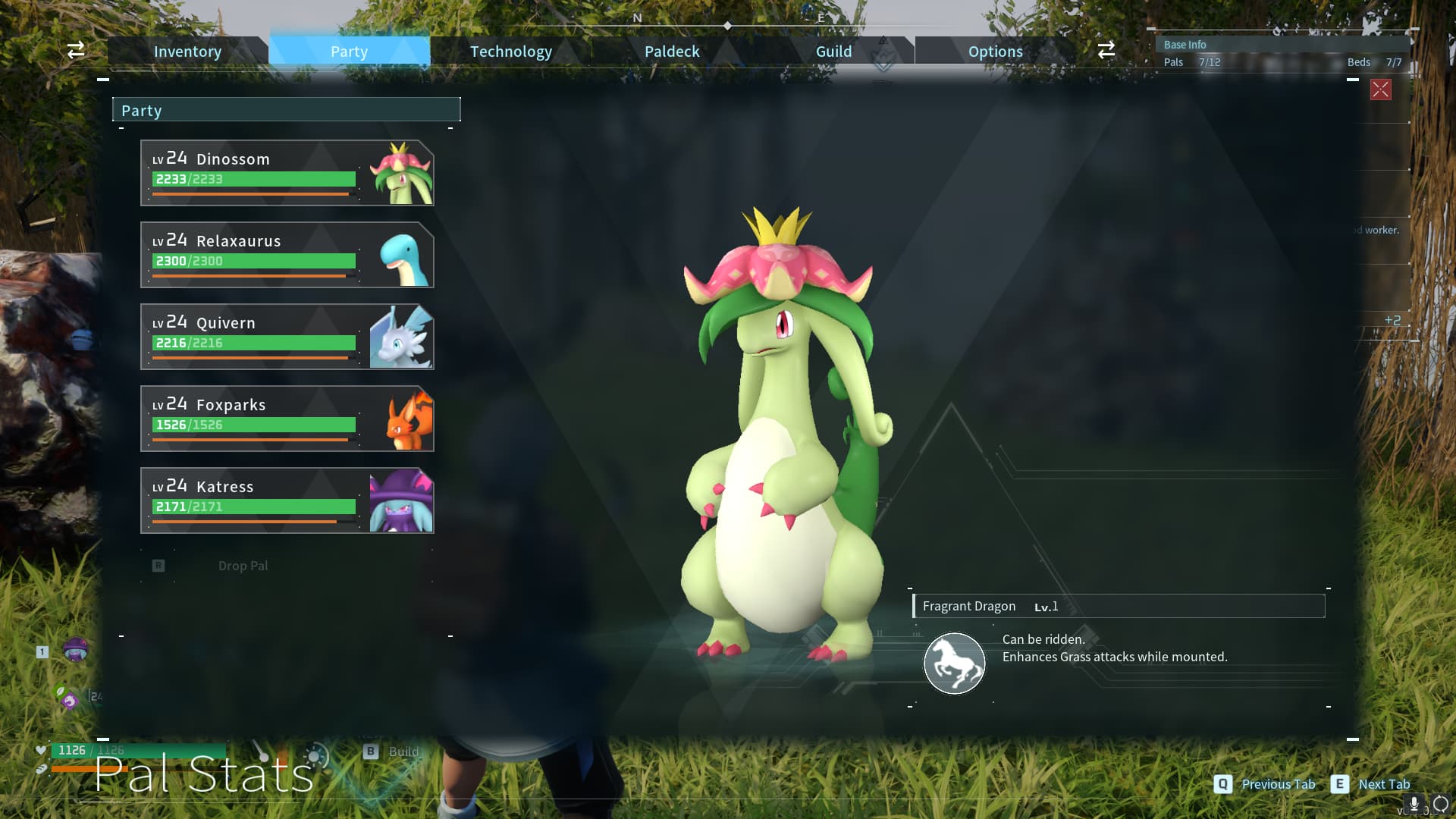Switch to the Options tab

[995, 52]
